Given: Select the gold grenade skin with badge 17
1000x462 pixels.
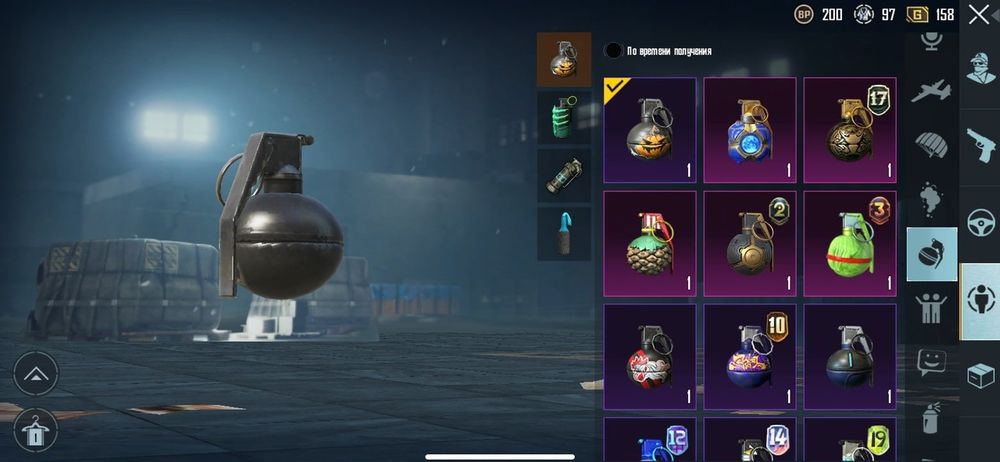Looking at the screenshot, I should (x=850, y=130).
